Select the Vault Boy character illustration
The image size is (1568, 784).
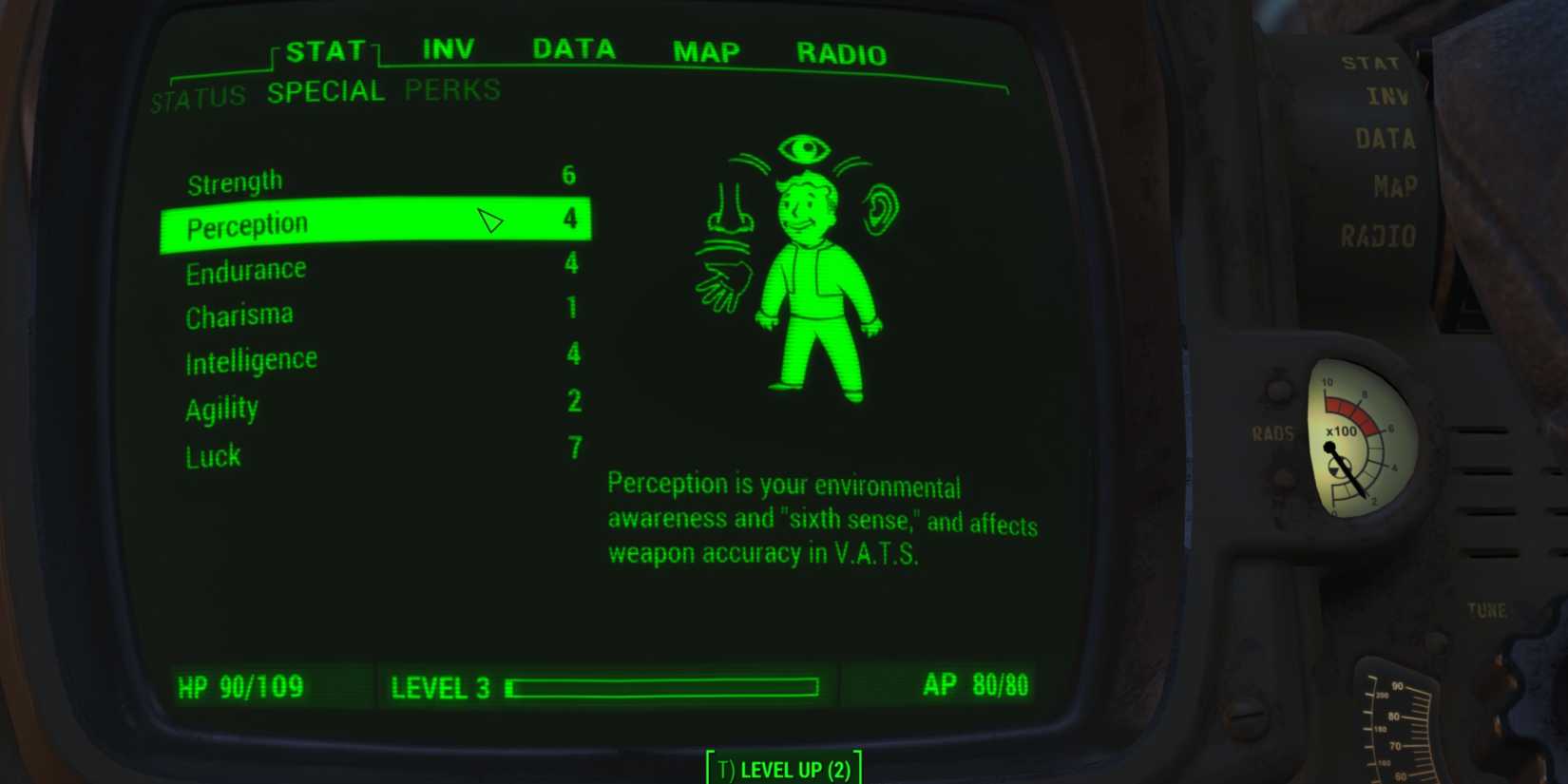[x=815, y=285]
